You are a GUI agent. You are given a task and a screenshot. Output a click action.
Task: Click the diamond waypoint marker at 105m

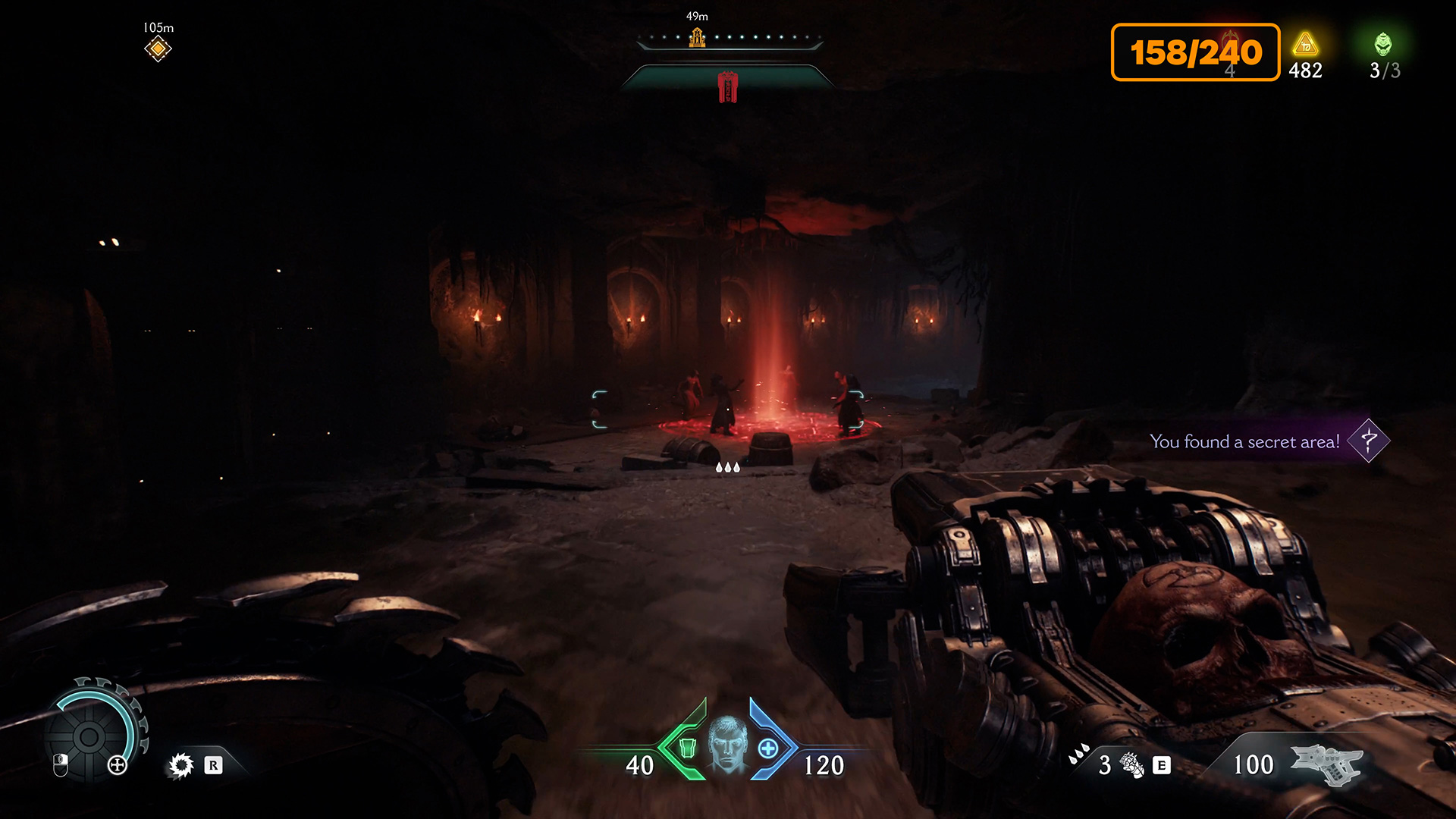click(x=158, y=49)
